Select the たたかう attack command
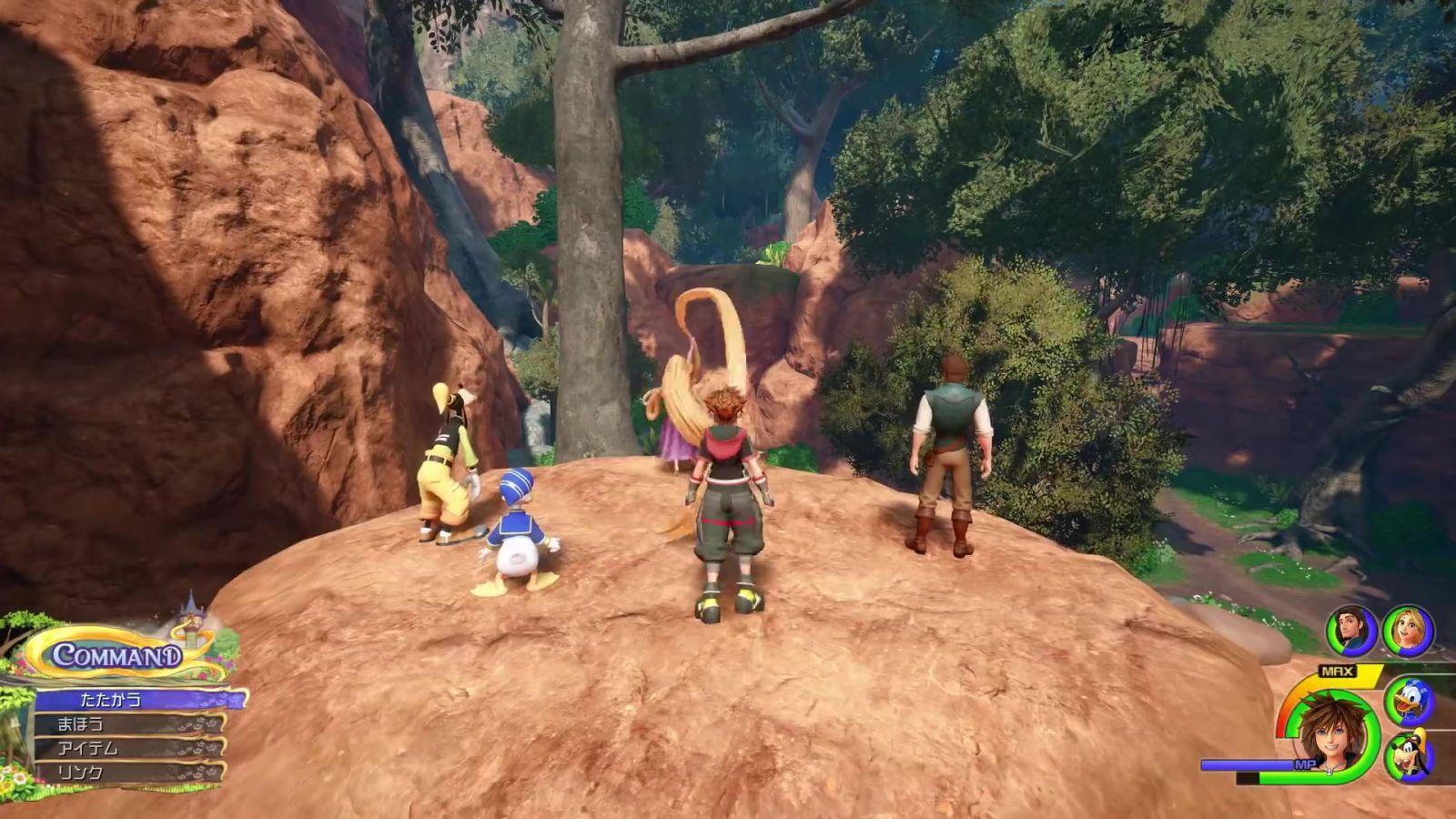1456x819 pixels. point(136,701)
